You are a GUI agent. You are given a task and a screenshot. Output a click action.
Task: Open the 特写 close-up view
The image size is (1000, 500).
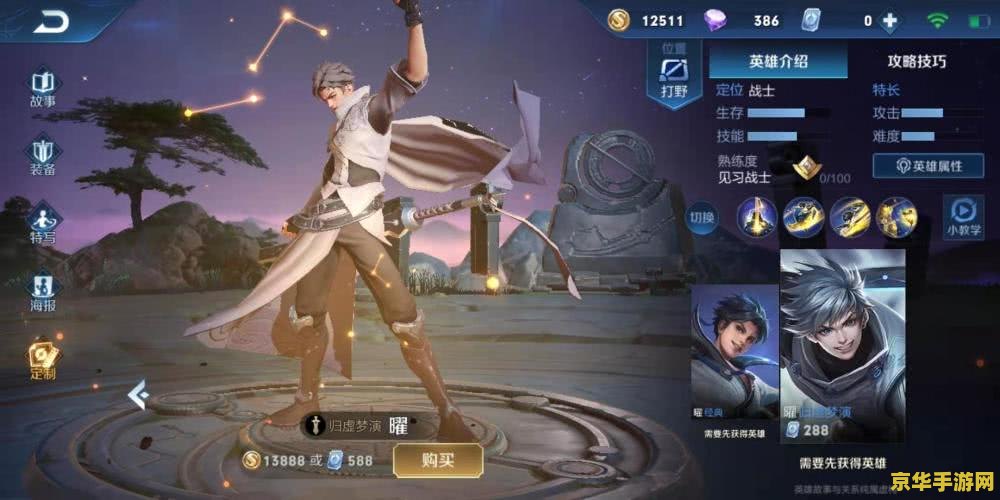click(42, 224)
